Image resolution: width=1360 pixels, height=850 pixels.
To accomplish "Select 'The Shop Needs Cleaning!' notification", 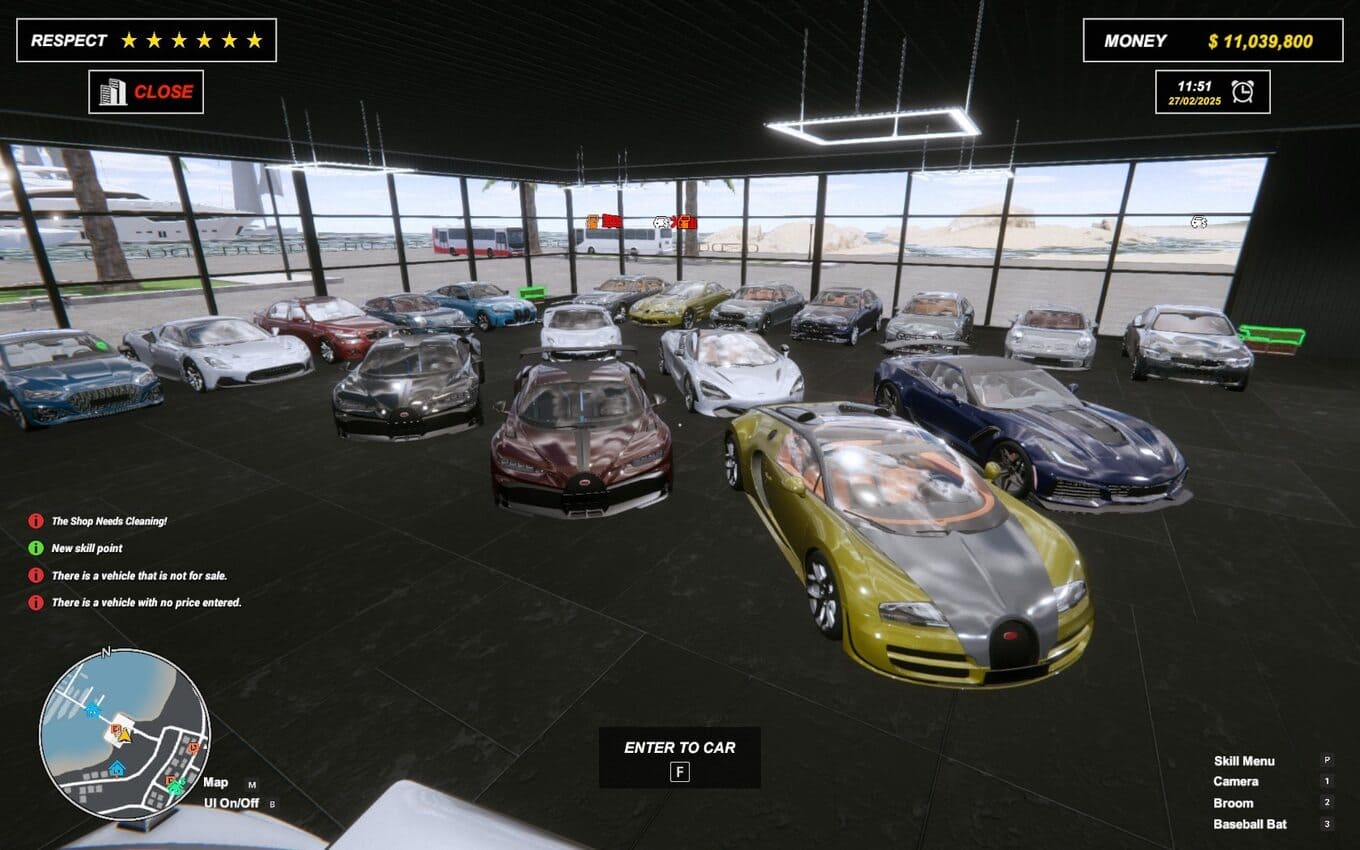I will click(x=109, y=521).
